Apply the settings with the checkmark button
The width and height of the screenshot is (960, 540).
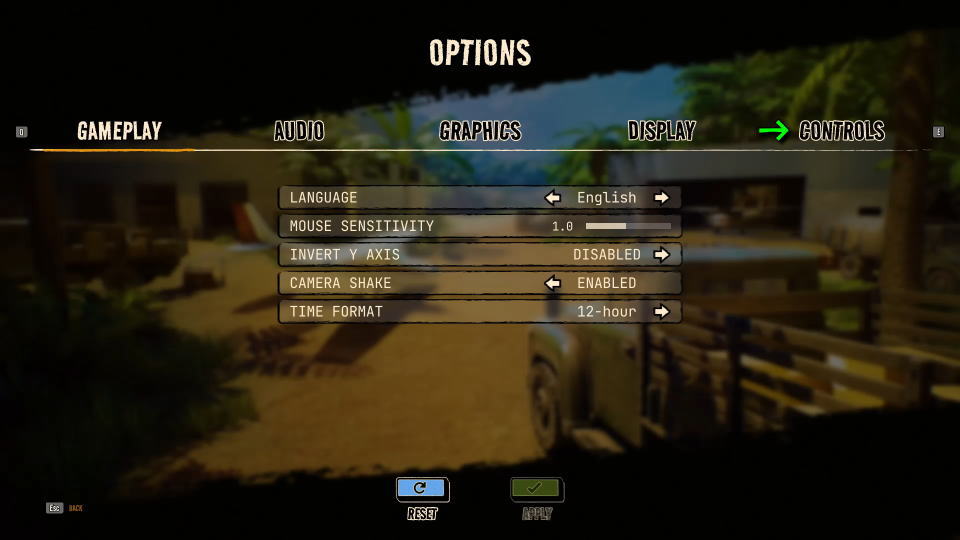click(537, 489)
